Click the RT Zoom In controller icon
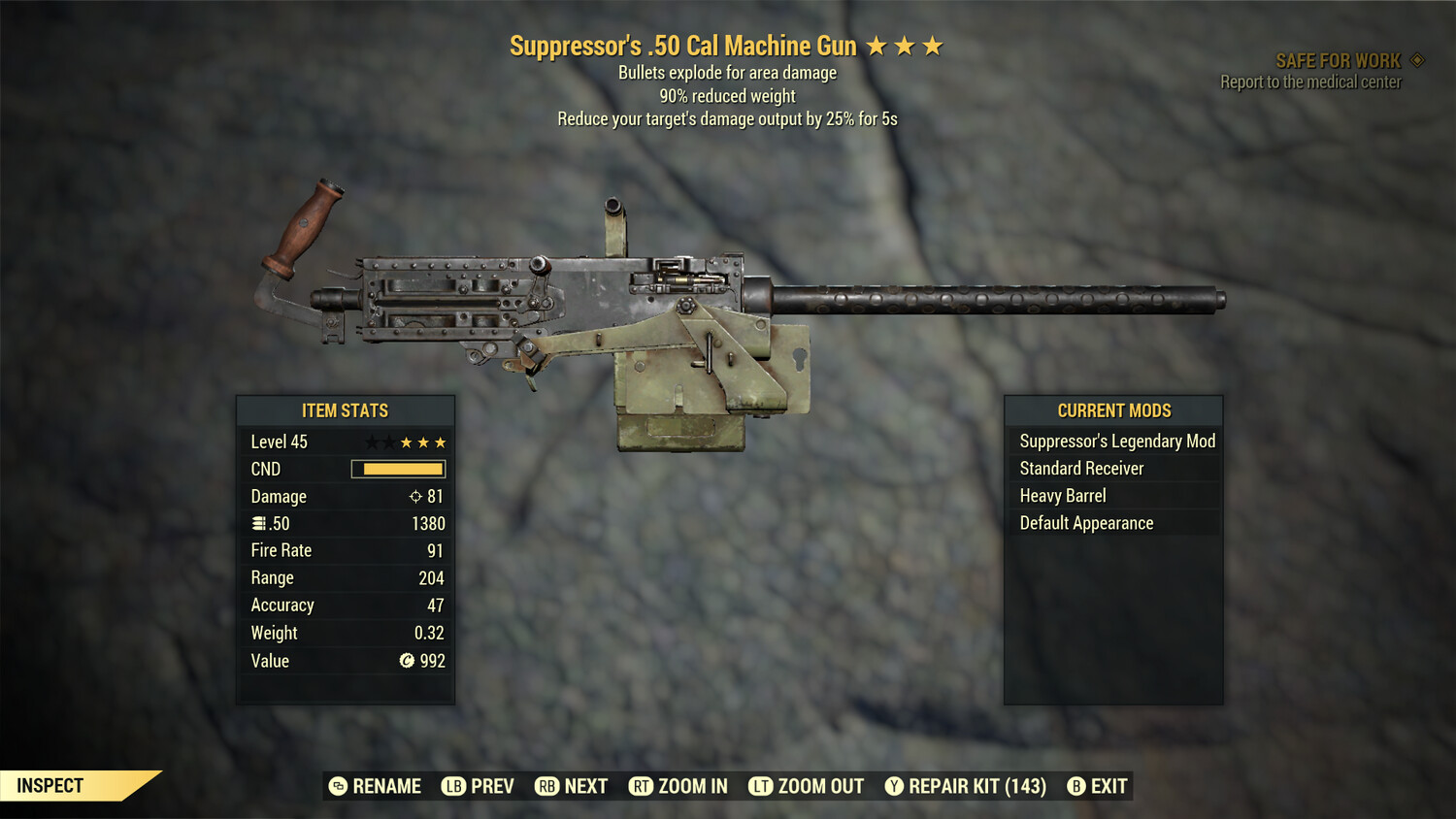Viewport: 1456px width, 819px height. (641, 786)
